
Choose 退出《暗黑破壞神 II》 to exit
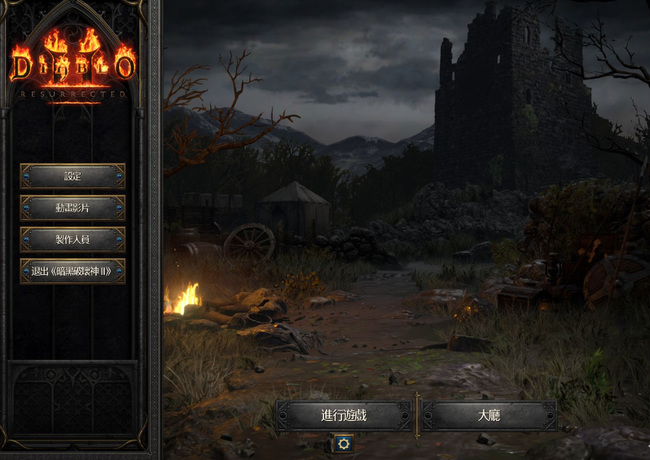tap(72, 271)
